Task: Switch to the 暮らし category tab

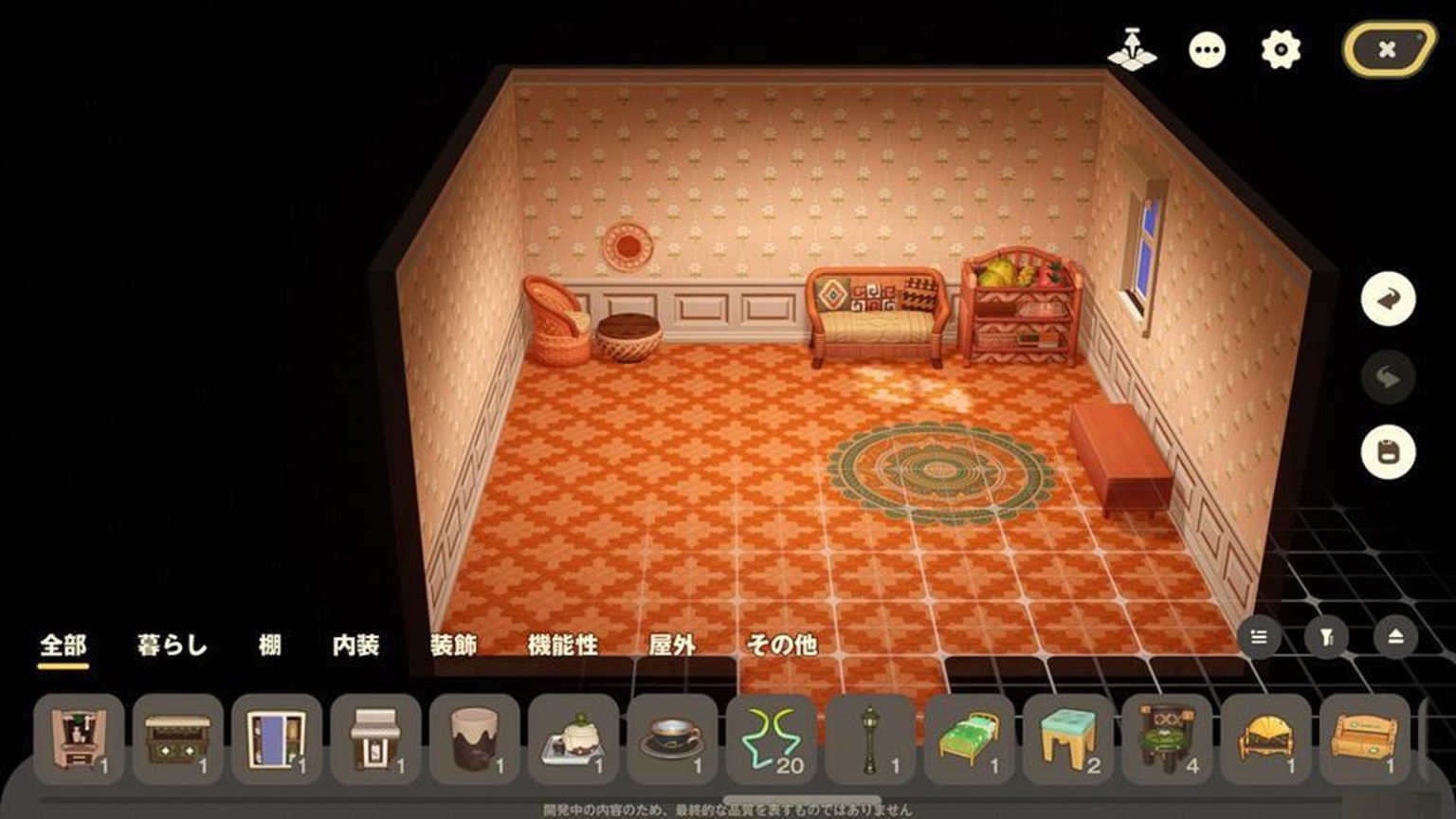Action: (172, 646)
